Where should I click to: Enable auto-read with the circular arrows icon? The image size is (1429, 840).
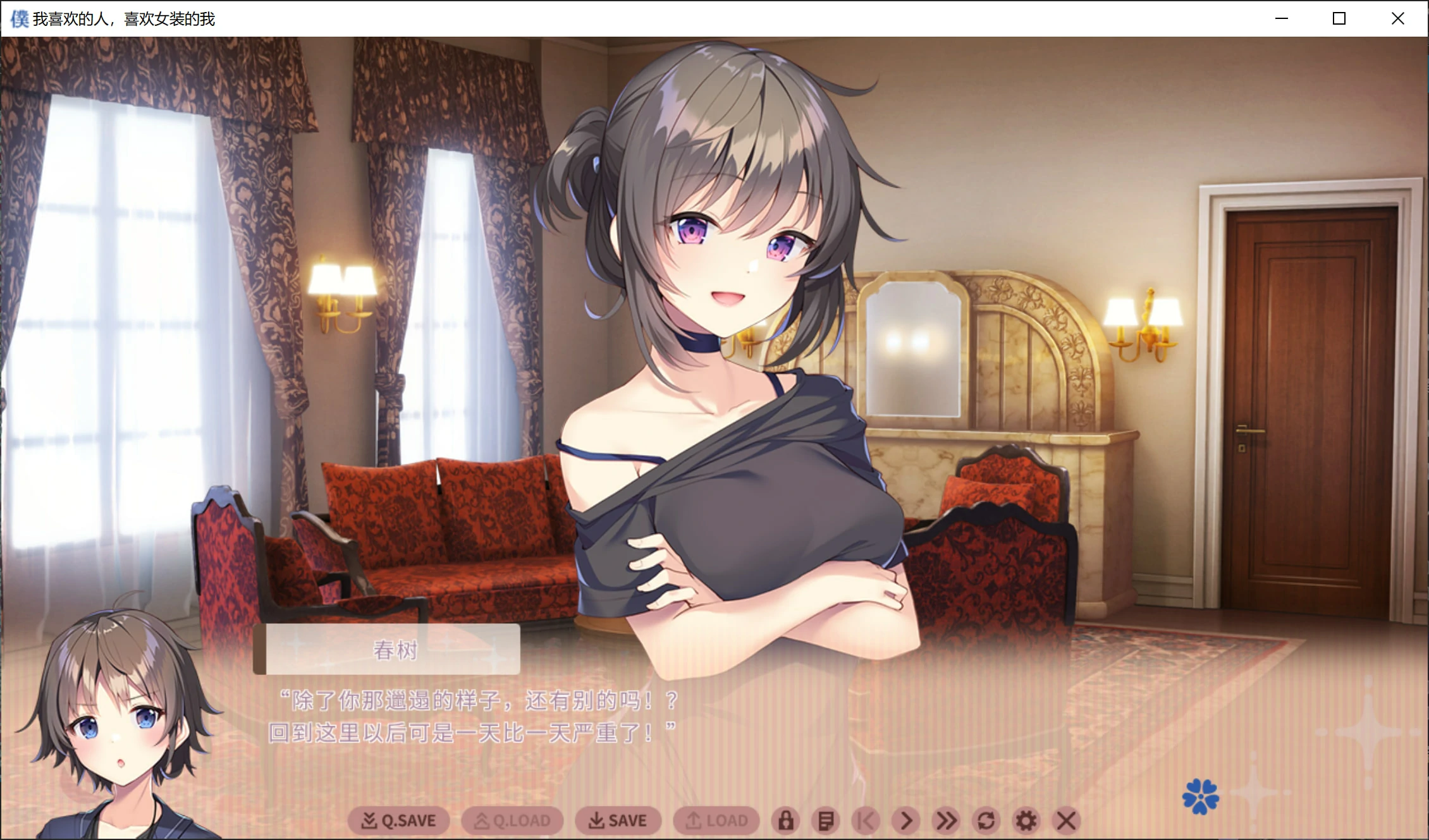pos(986,820)
